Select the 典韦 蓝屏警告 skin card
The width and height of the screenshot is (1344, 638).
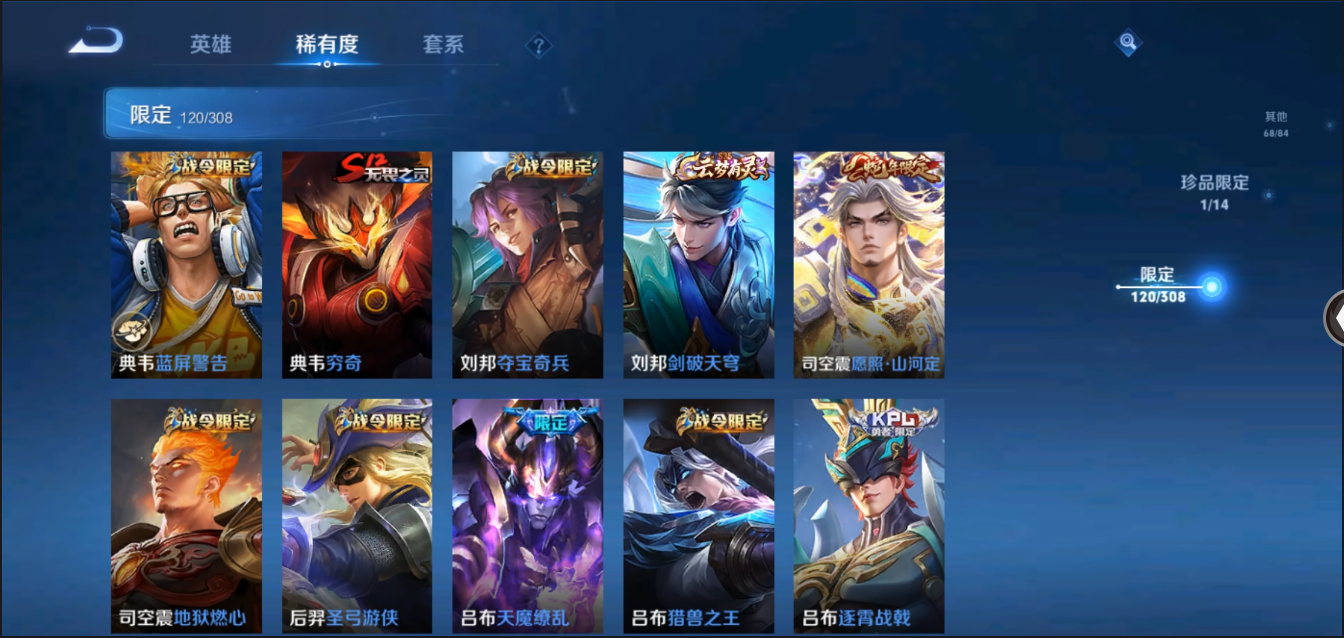[186, 265]
